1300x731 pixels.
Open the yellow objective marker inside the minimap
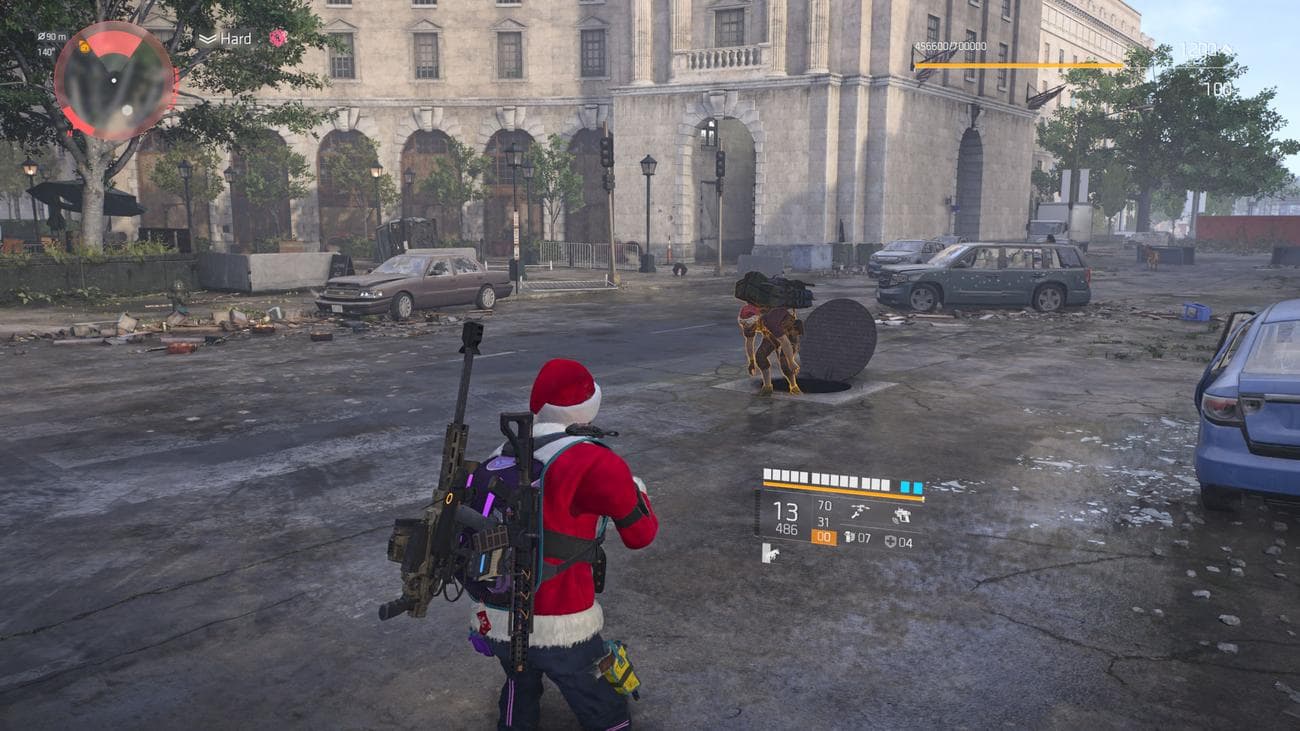pos(84,47)
